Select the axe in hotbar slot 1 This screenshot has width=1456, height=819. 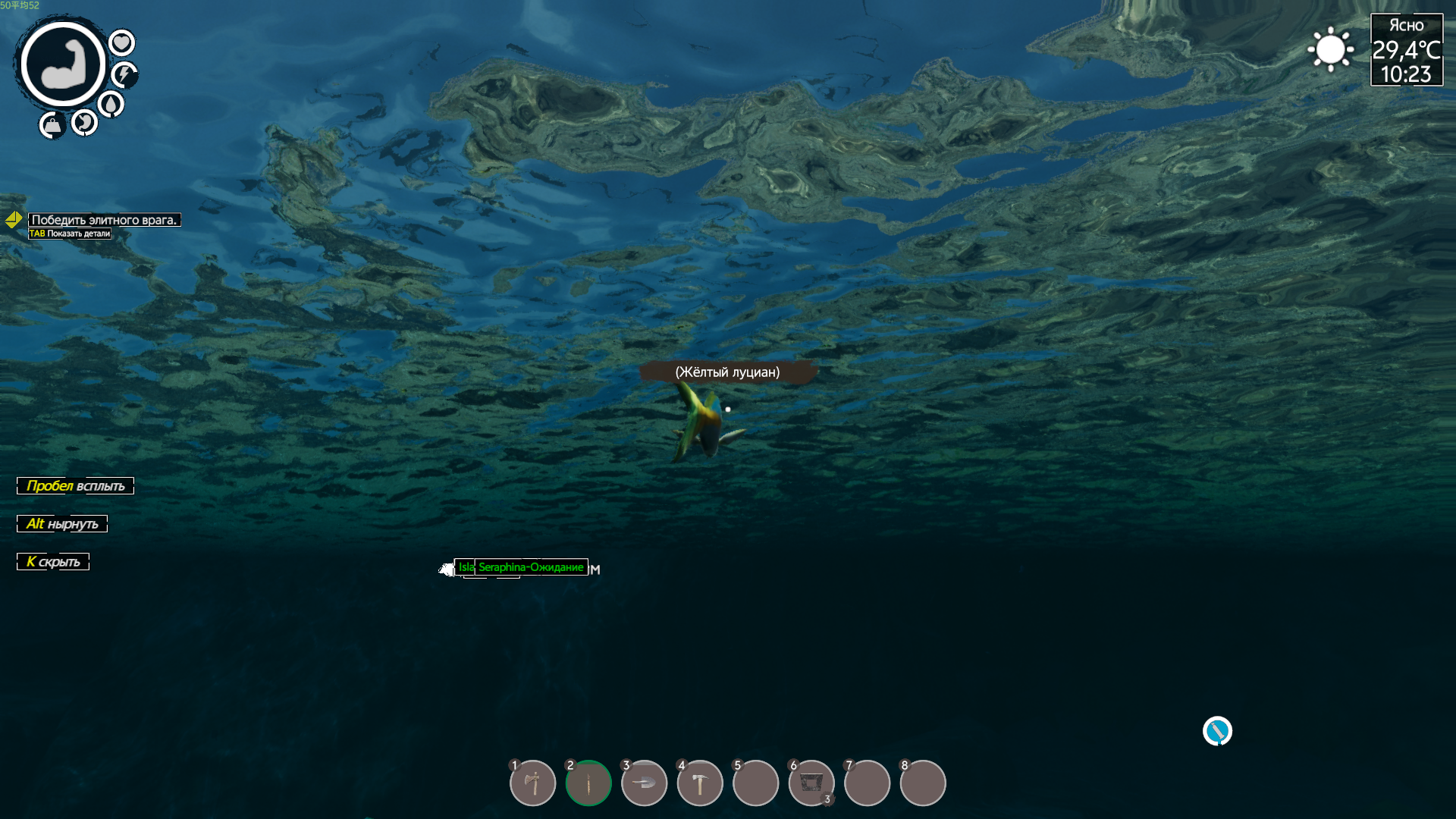532,783
